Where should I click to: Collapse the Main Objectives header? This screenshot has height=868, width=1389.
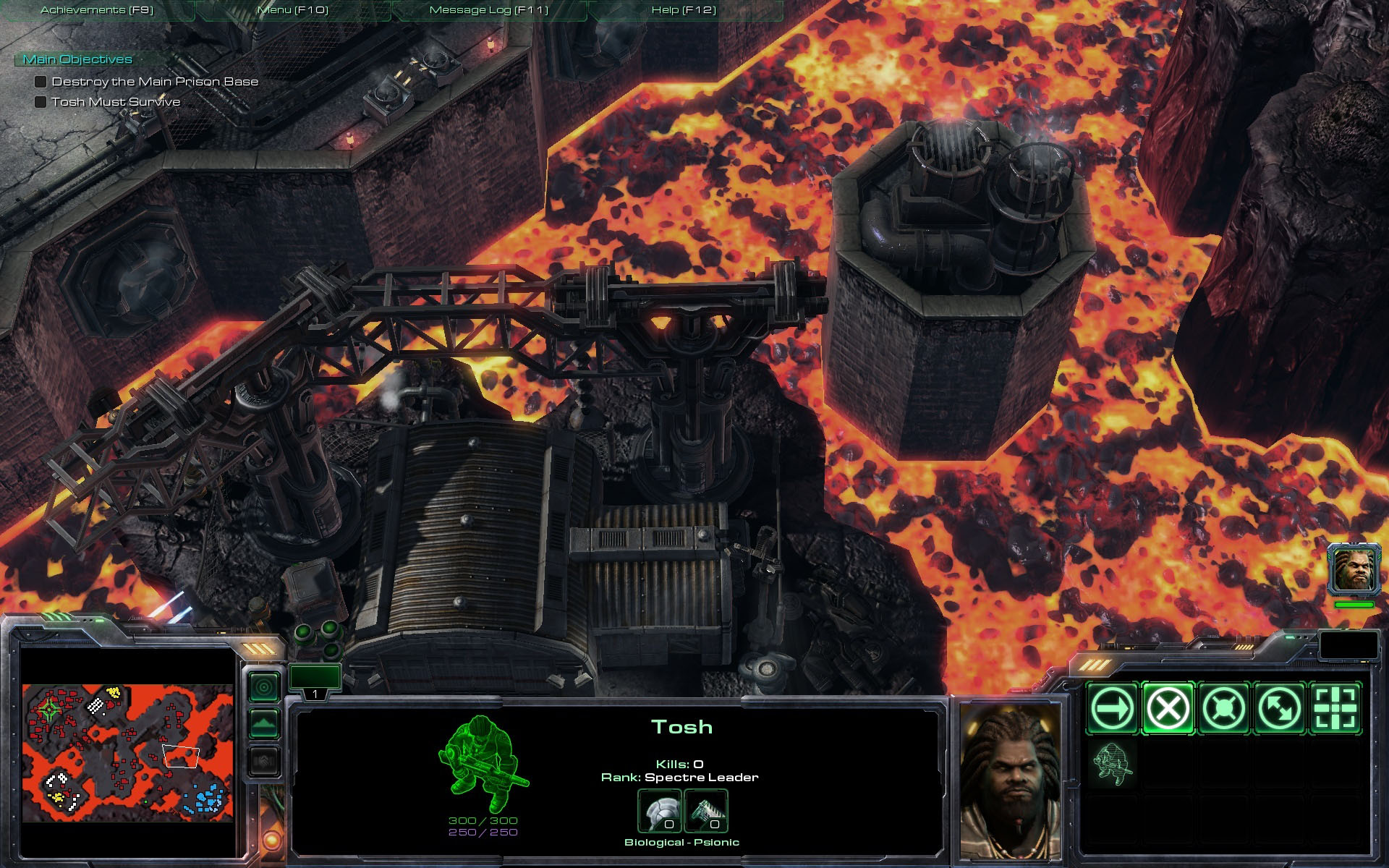77,59
